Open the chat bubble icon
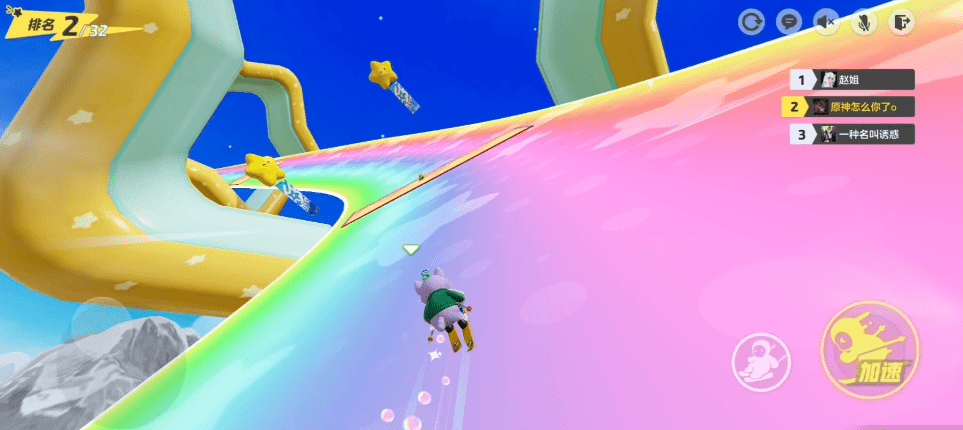The height and width of the screenshot is (430, 963). click(788, 22)
